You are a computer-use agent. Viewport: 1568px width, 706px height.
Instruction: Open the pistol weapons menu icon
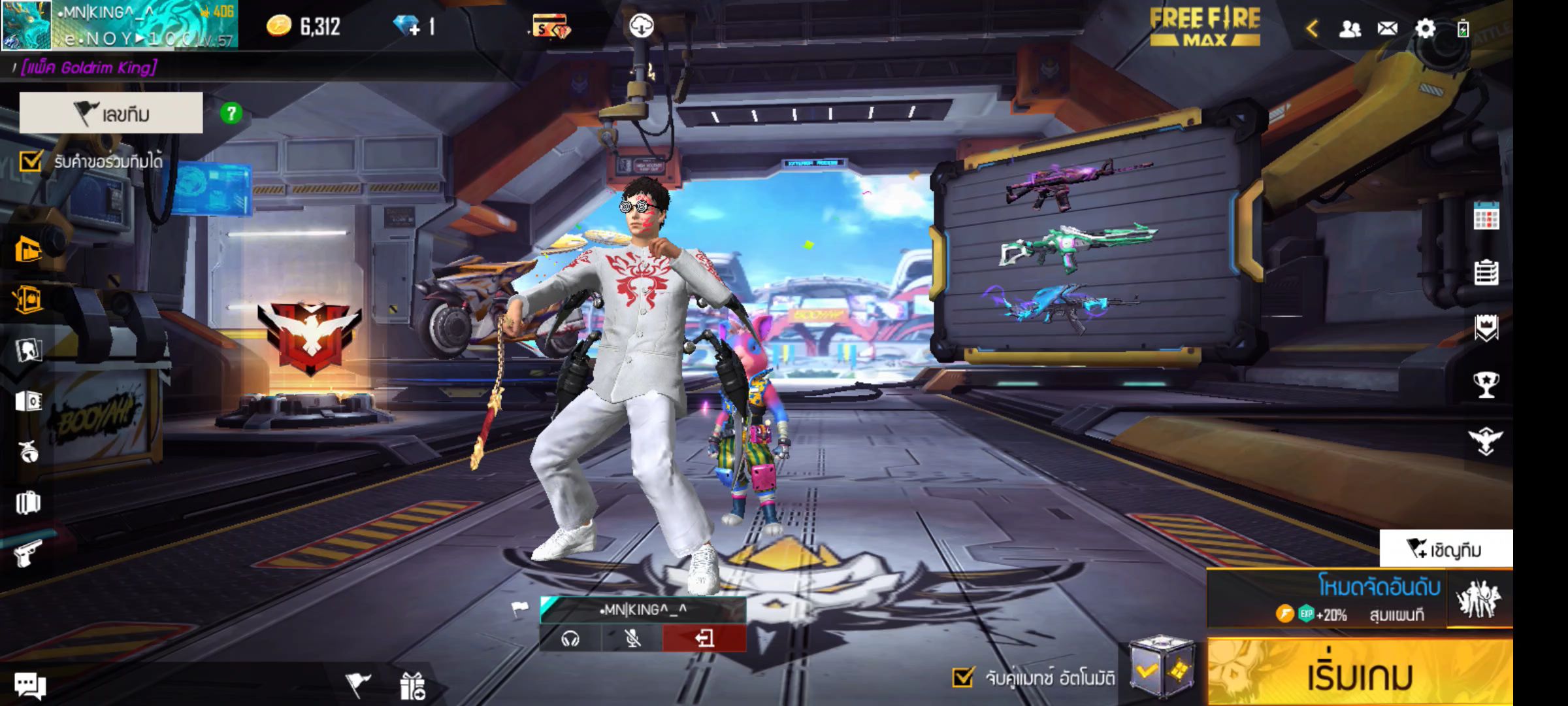tap(27, 554)
